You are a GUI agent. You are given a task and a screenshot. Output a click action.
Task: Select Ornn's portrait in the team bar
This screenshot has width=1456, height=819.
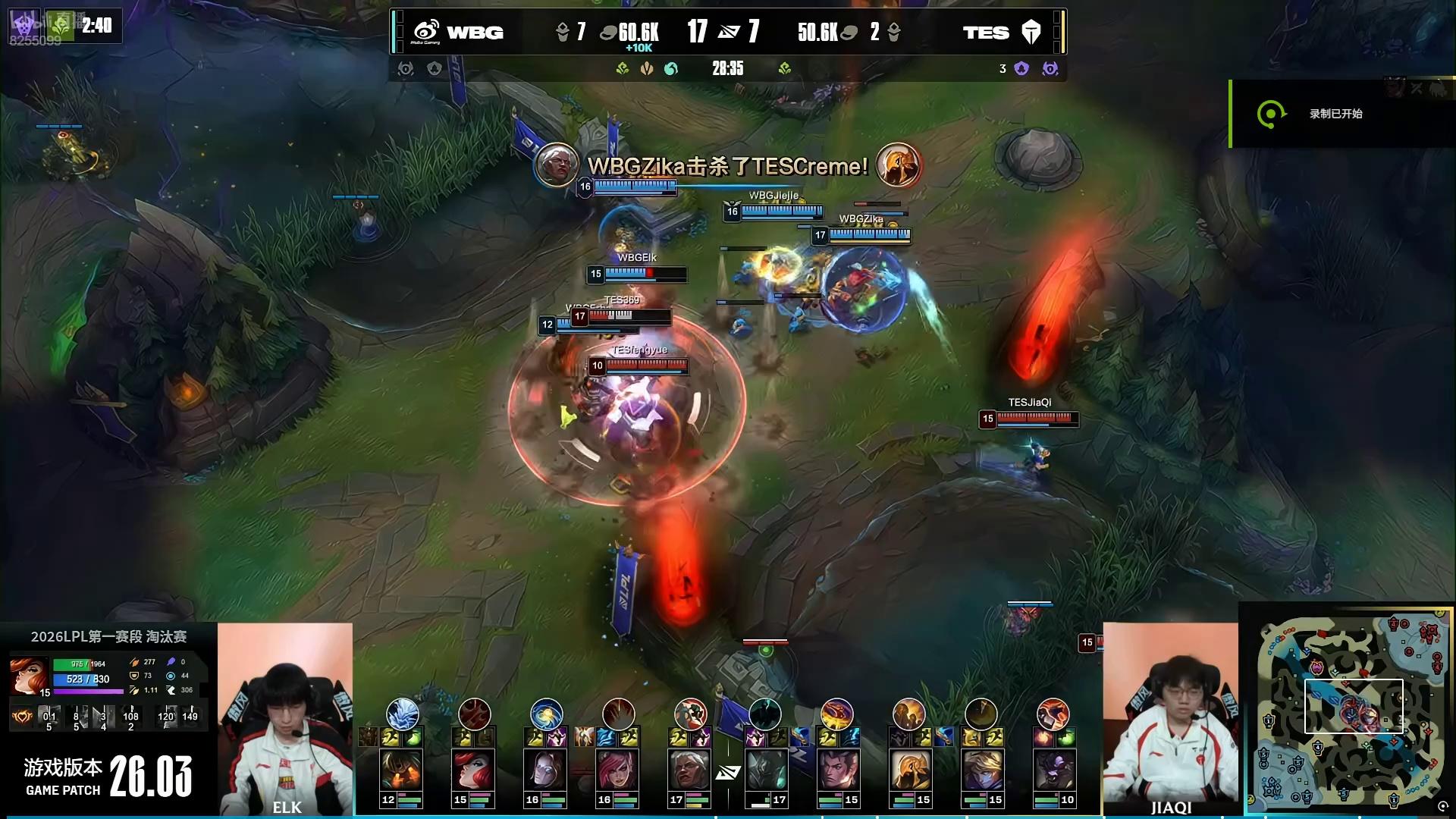click(x=400, y=770)
